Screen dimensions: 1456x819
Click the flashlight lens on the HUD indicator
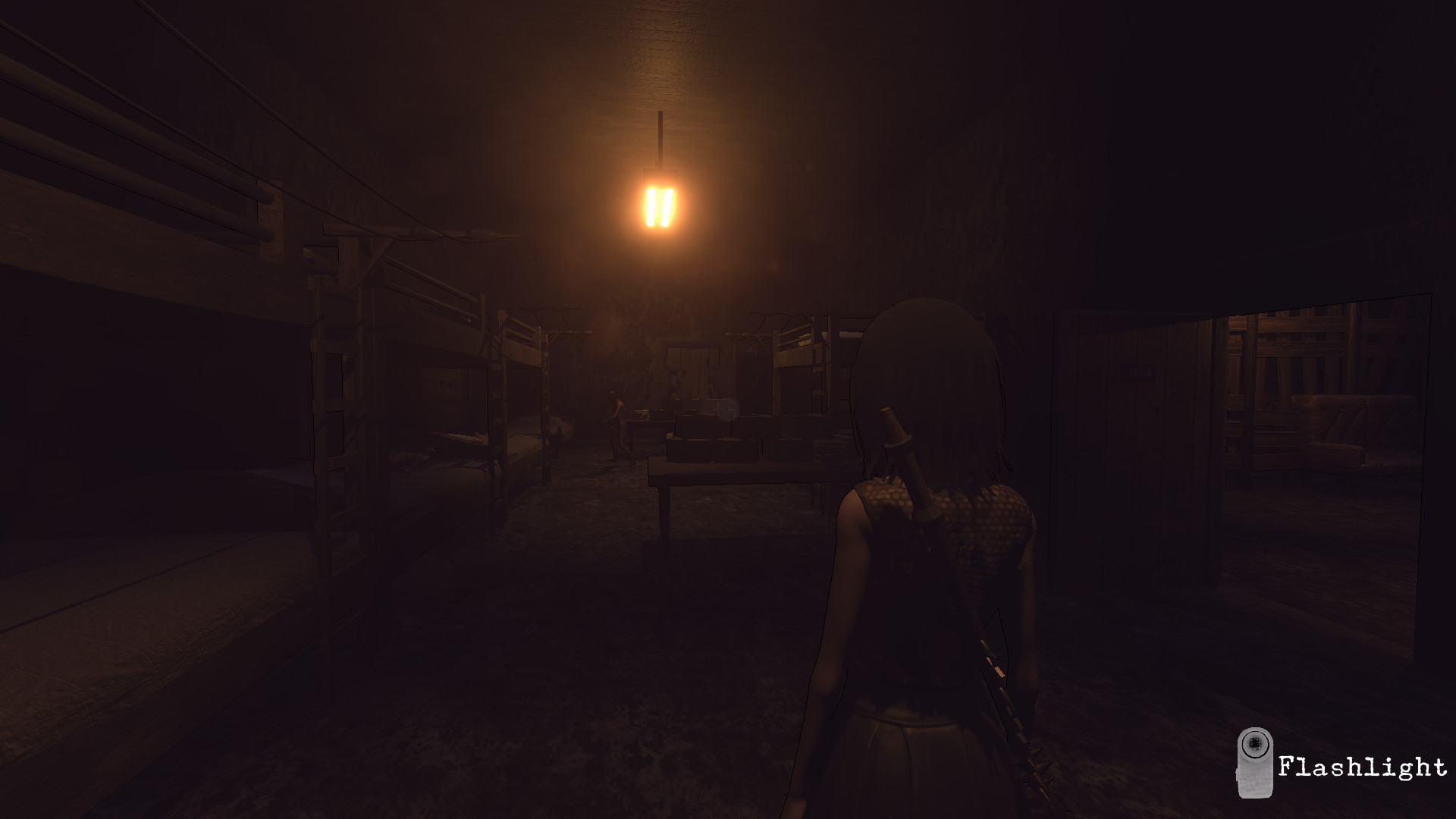pyautogui.click(x=1255, y=745)
